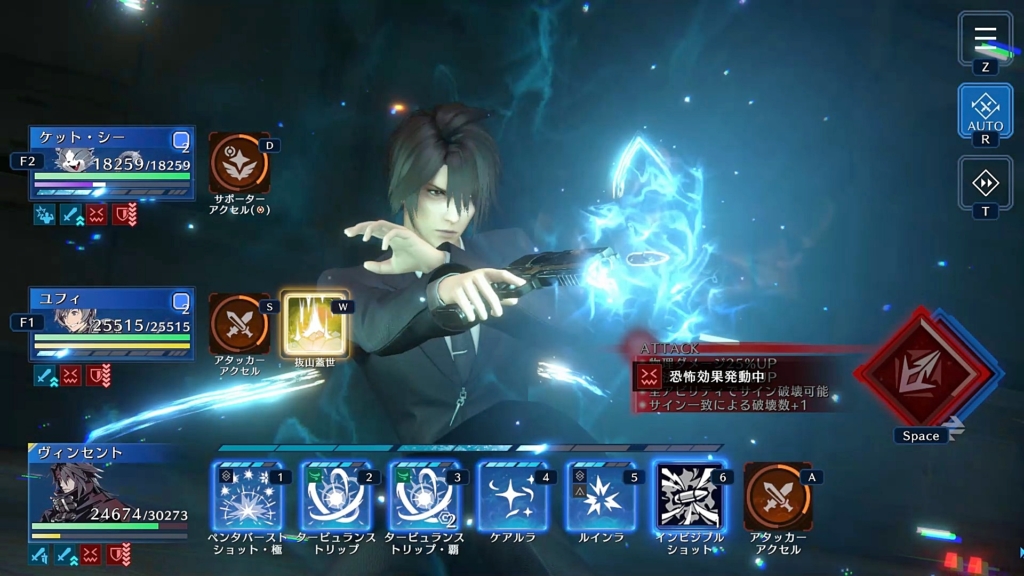The height and width of the screenshot is (576, 1024).
Task: Activate Vincent's アタッカーアクセル on the bottom bar
Action: 777,496
